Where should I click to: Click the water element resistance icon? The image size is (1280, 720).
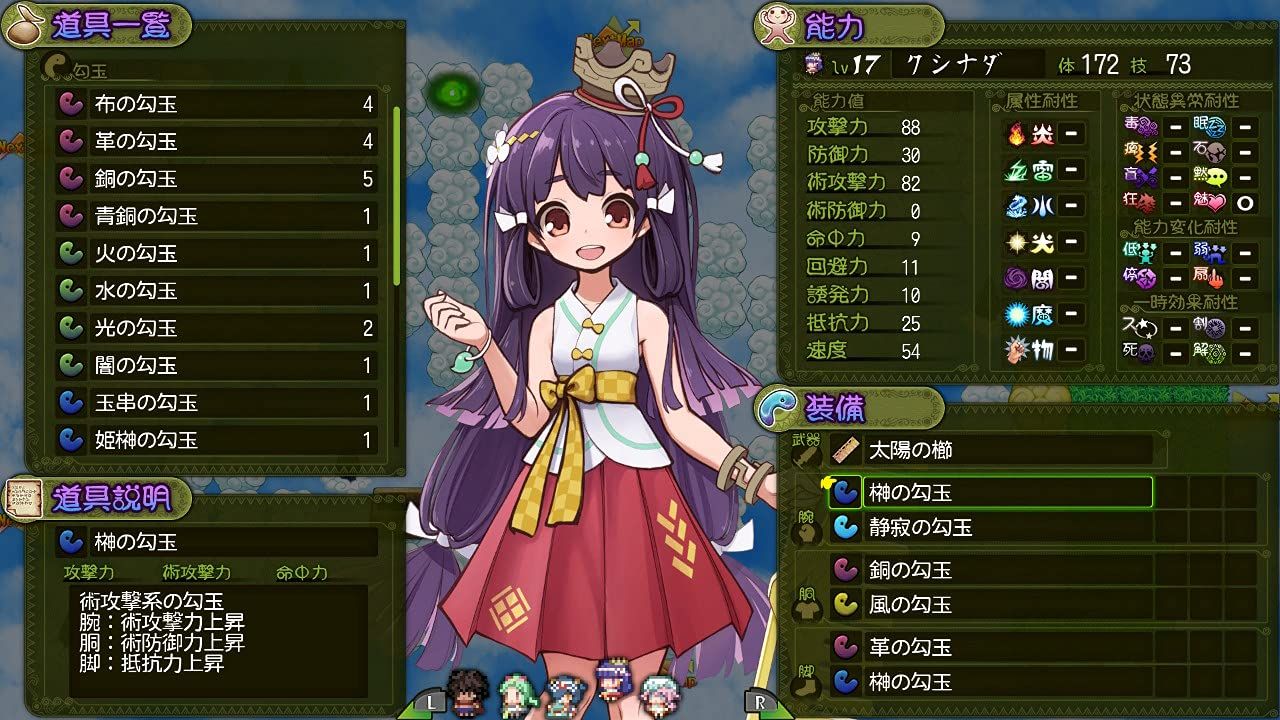(1016, 207)
